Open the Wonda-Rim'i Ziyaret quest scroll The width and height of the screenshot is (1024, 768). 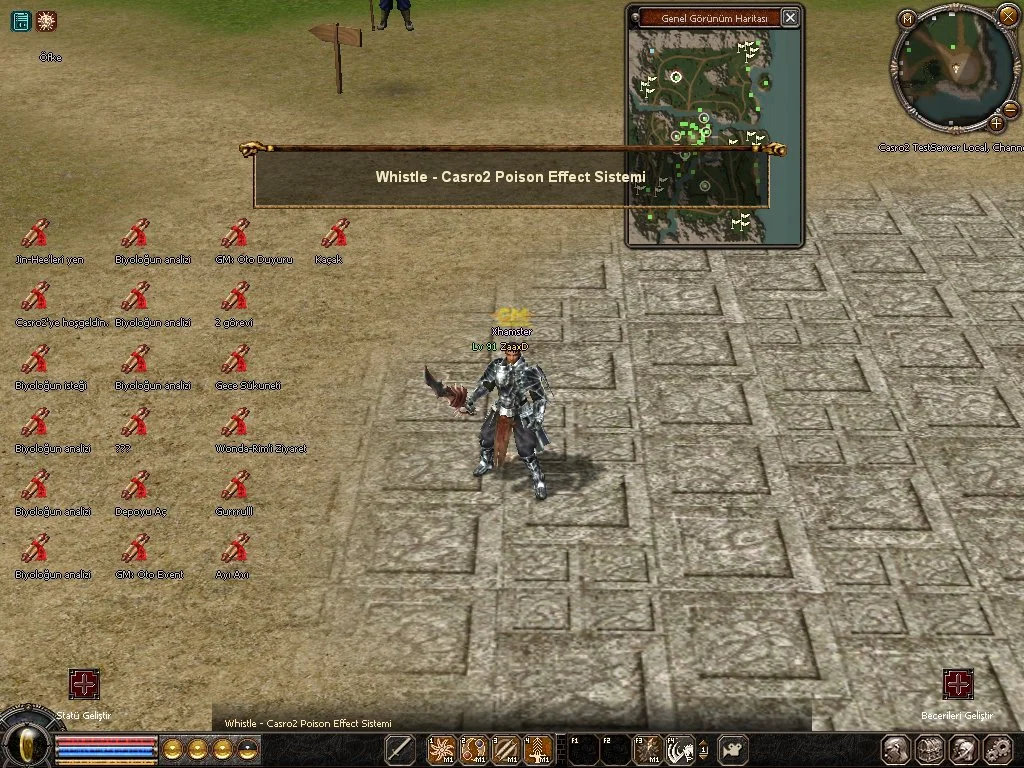236,423
